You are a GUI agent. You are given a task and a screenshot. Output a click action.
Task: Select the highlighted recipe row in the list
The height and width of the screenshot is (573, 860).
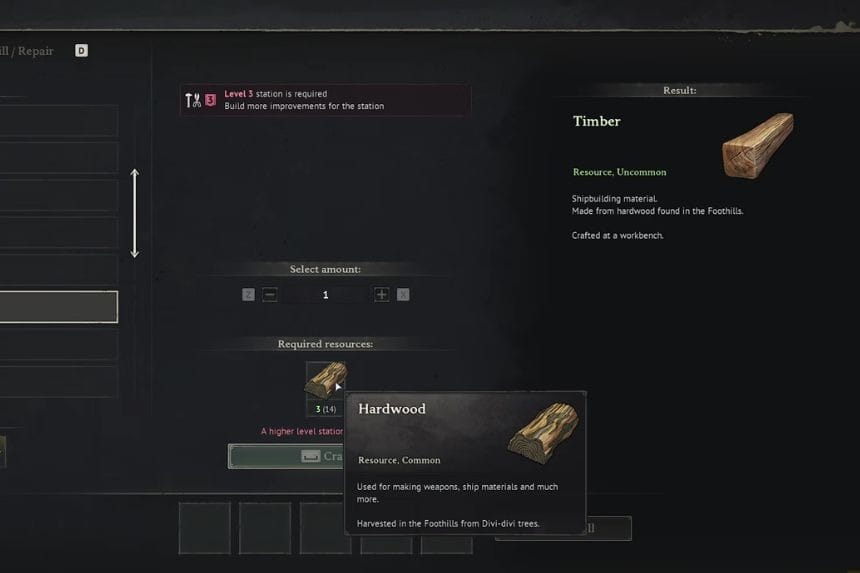click(58, 307)
